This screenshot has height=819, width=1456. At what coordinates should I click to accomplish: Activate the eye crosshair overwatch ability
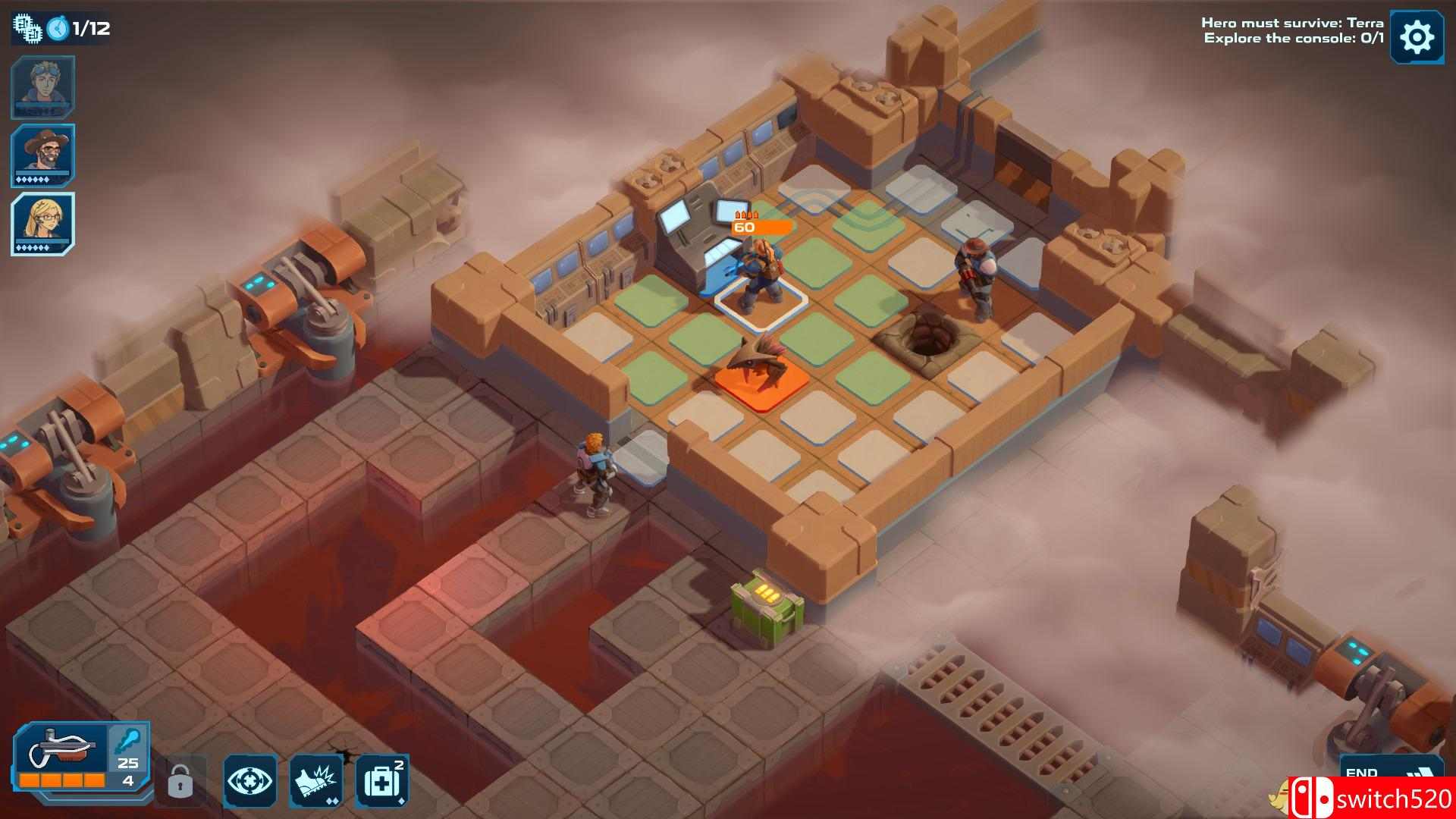click(249, 780)
